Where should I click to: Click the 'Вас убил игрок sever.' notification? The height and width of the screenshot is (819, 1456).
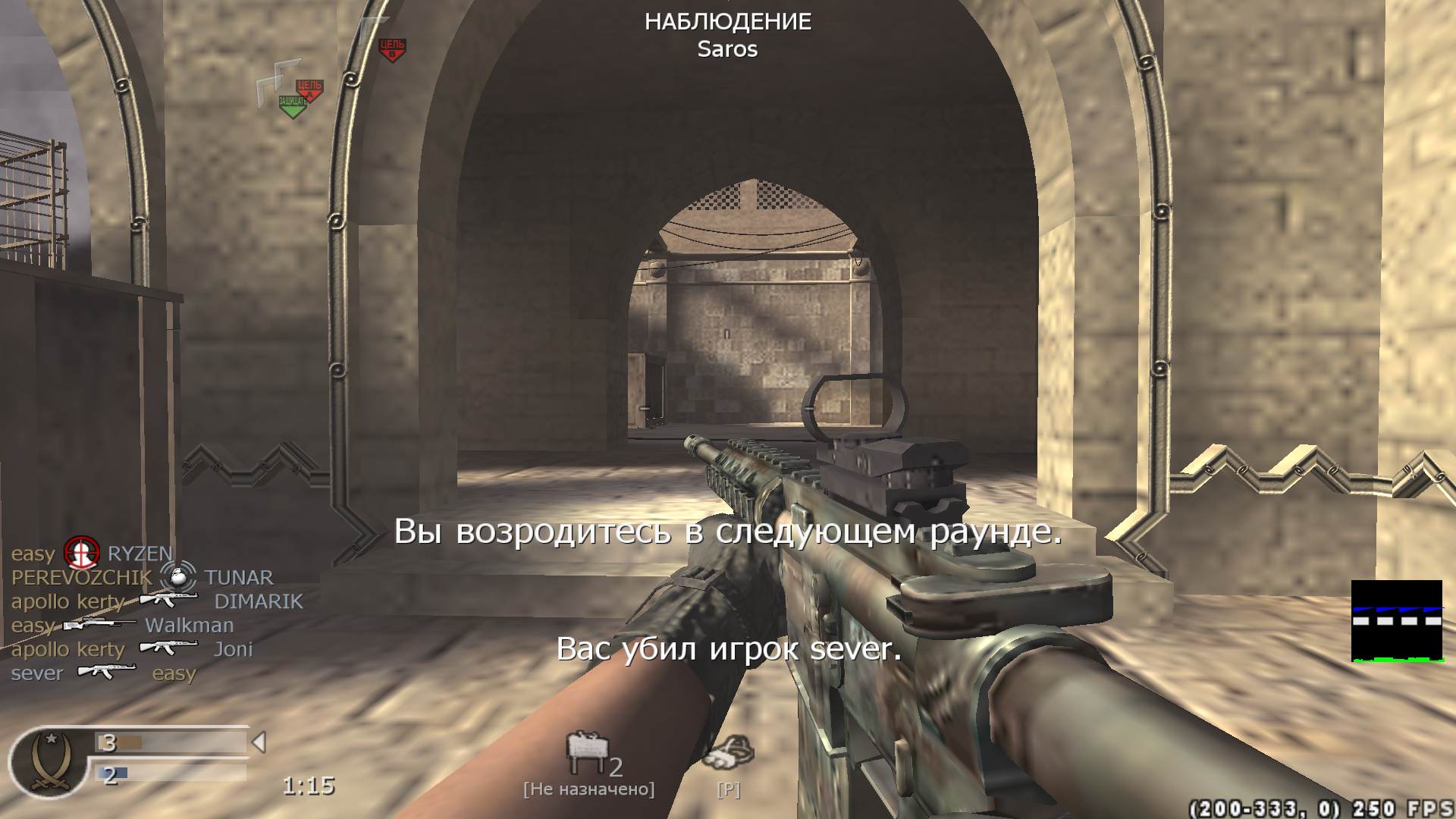coord(728,650)
